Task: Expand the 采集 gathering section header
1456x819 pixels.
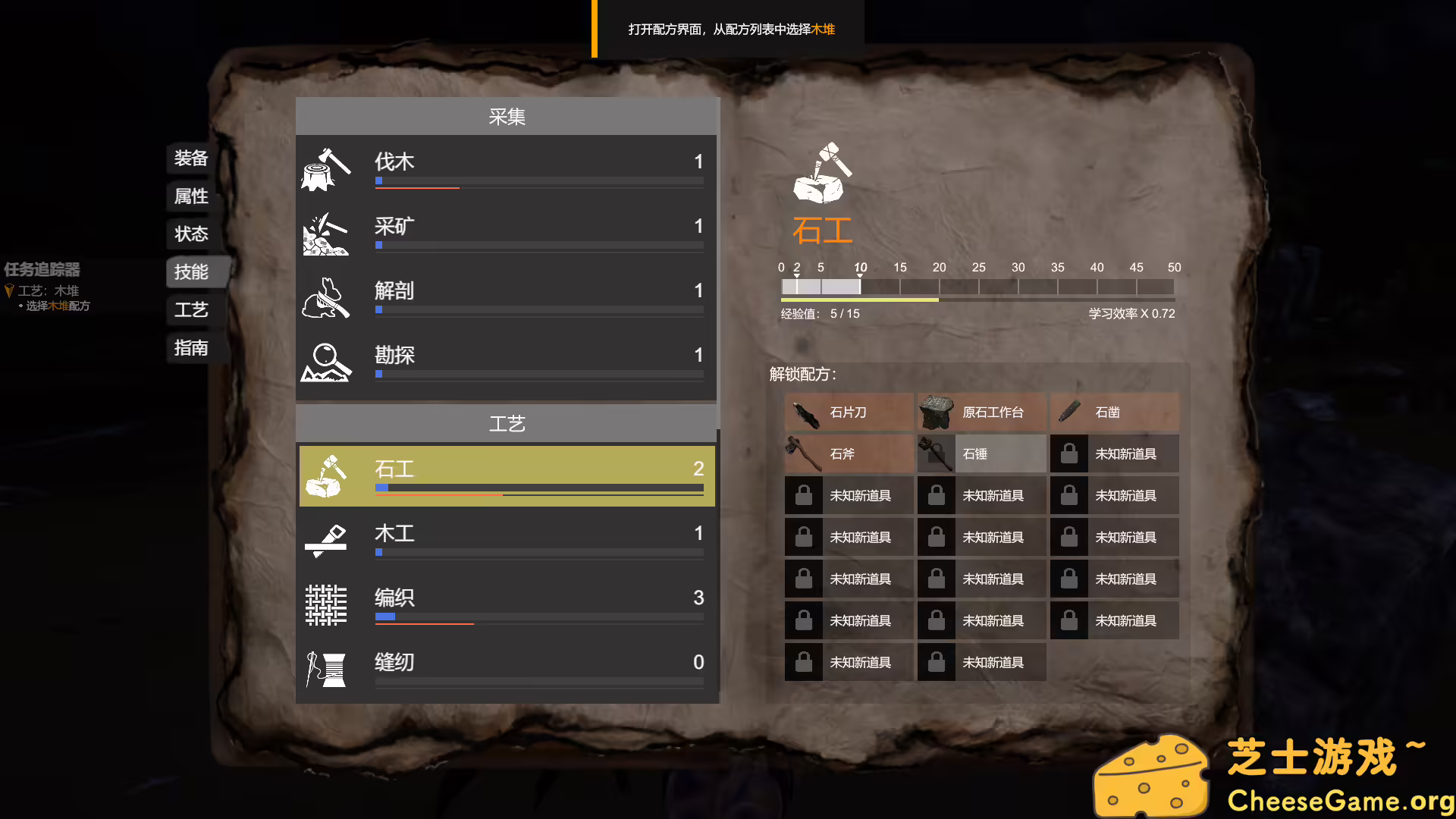Action: pos(506,116)
